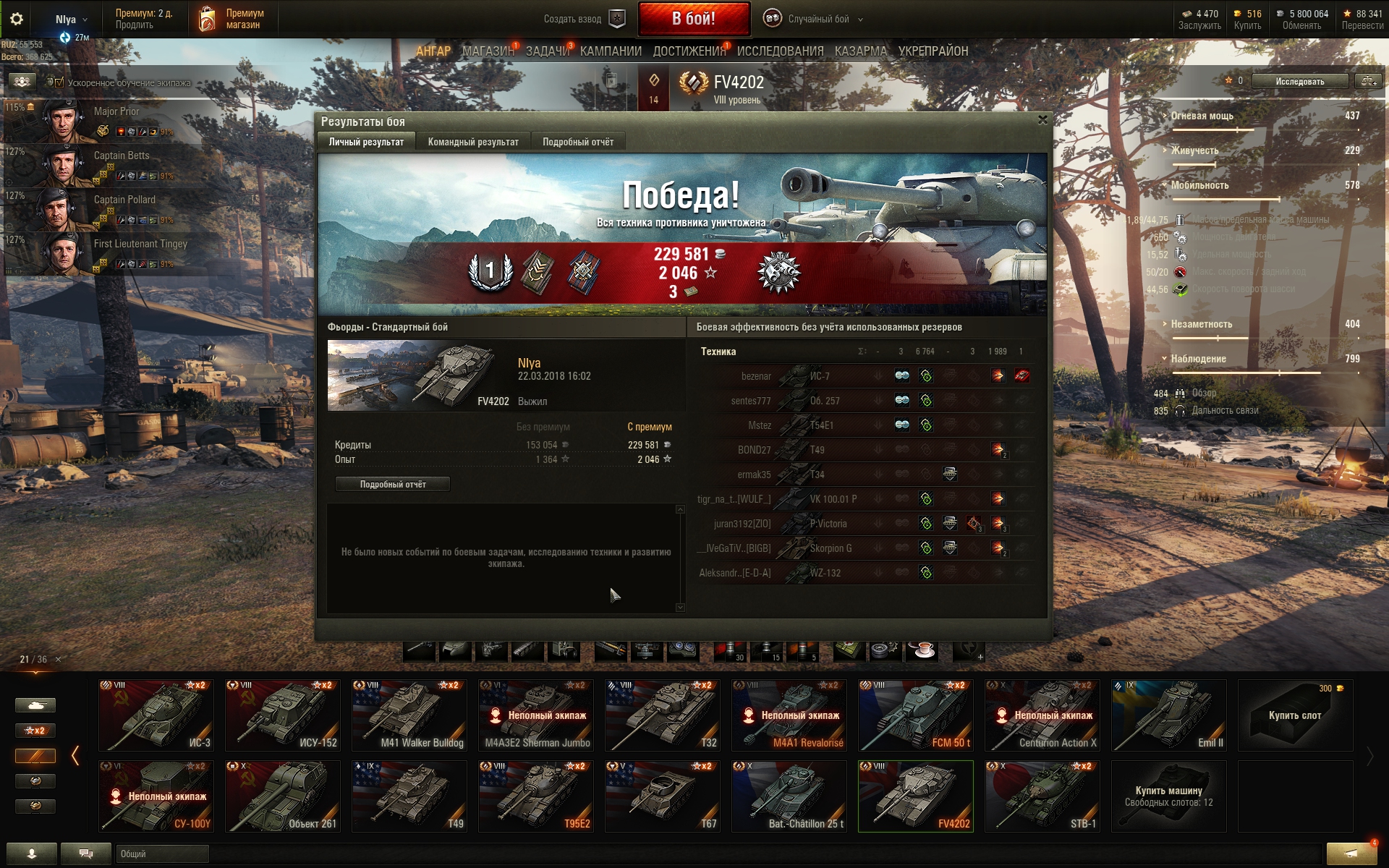This screenshot has height=868, width=1389.
Task: Click the Исследовать button
Action: click(x=1300, y=81)
